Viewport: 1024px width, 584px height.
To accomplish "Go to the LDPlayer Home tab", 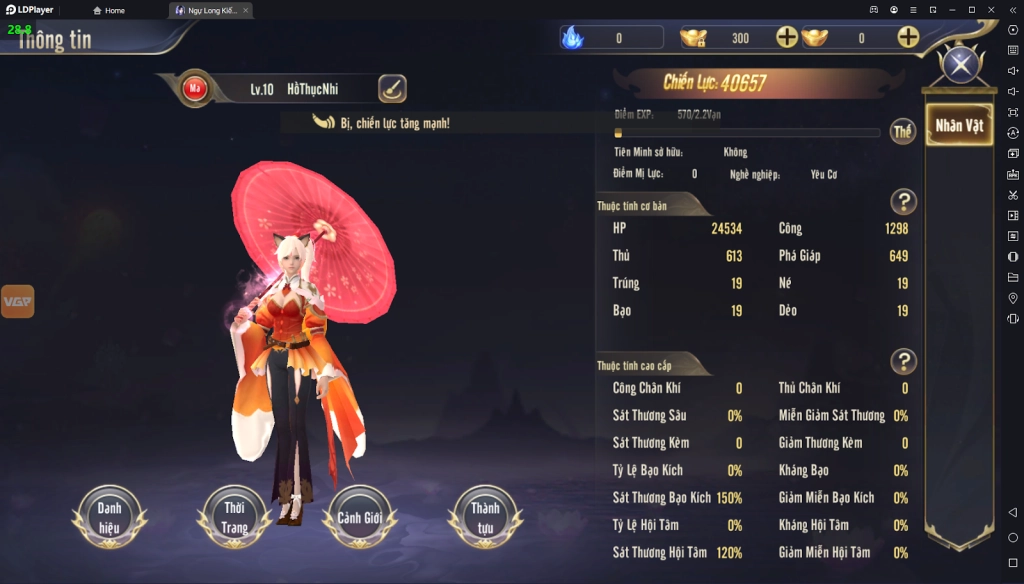I will coord(109,10).
